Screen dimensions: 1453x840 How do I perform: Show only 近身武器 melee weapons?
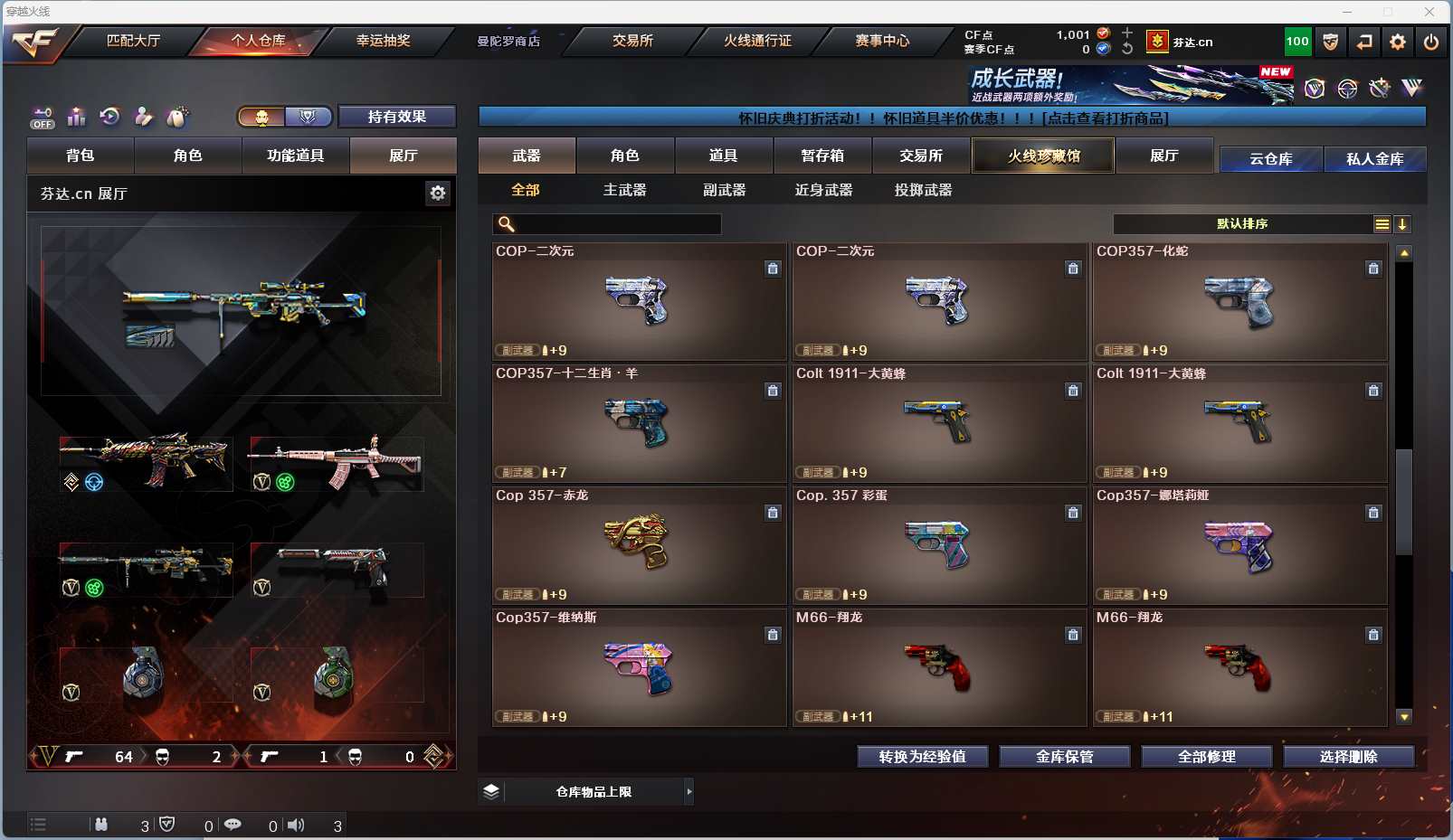[823, 190]
